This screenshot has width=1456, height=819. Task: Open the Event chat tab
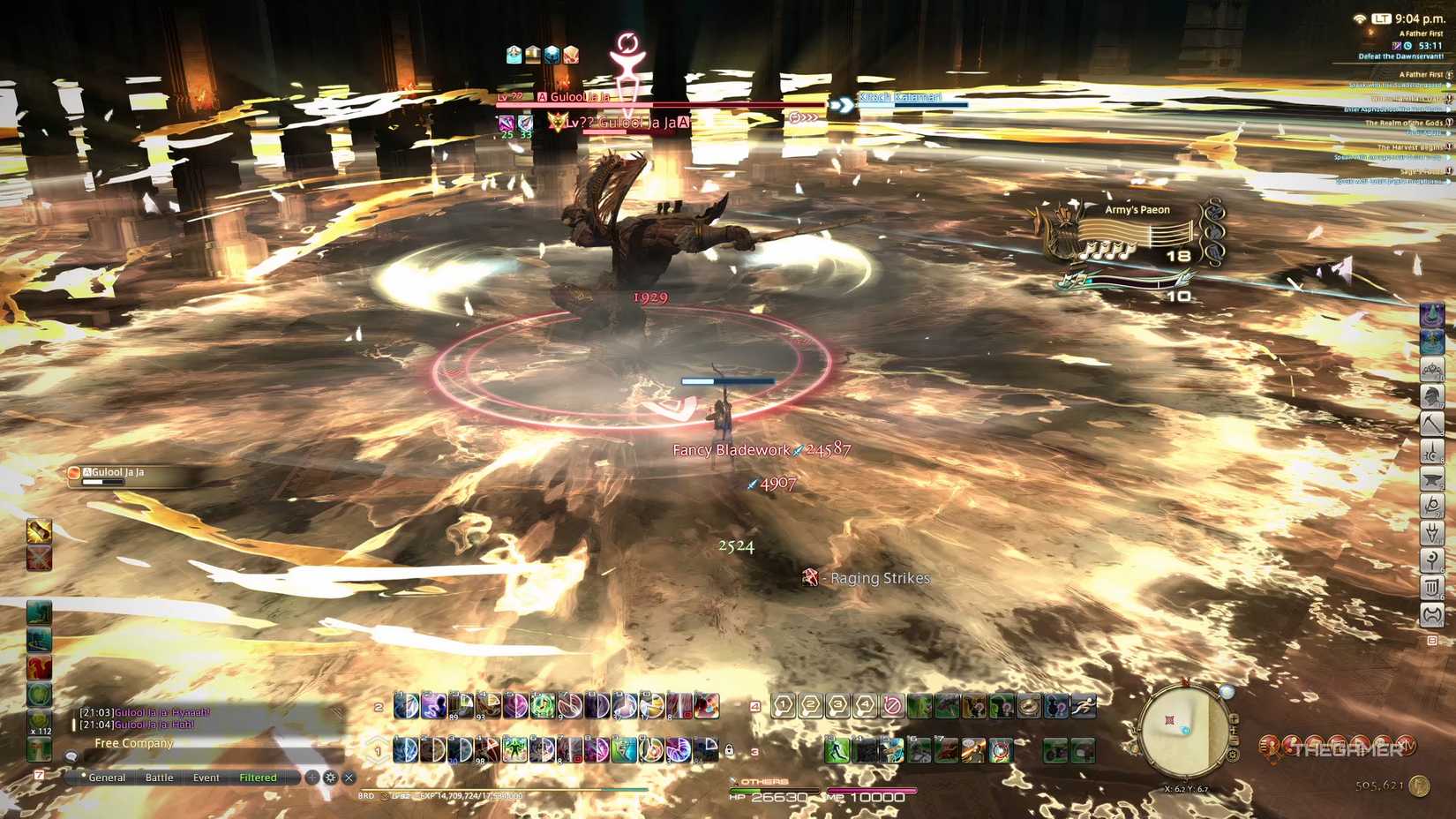coord(206,778)
